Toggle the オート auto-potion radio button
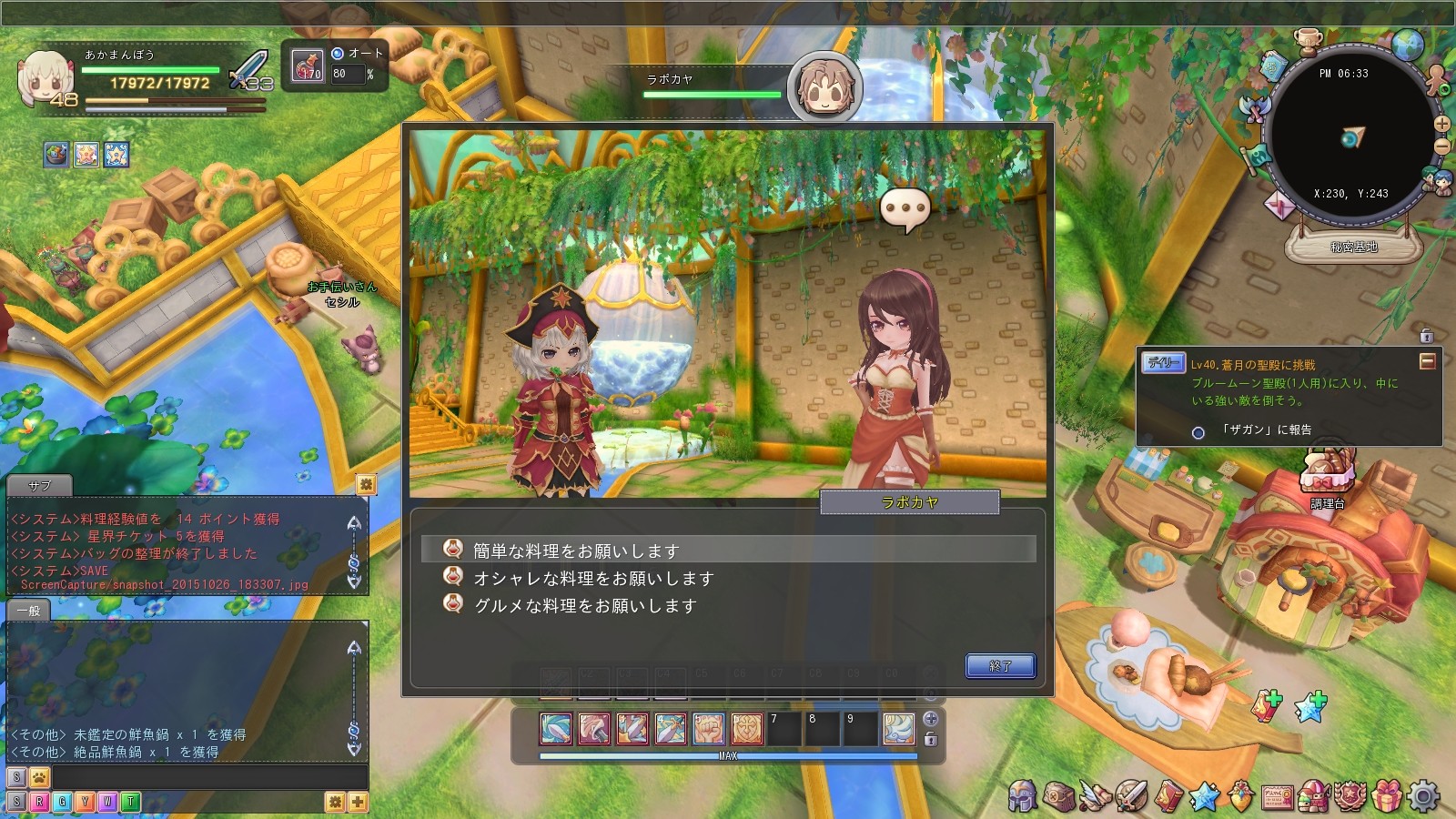This screenshot has width=1456, height=819. coord(338,54)
